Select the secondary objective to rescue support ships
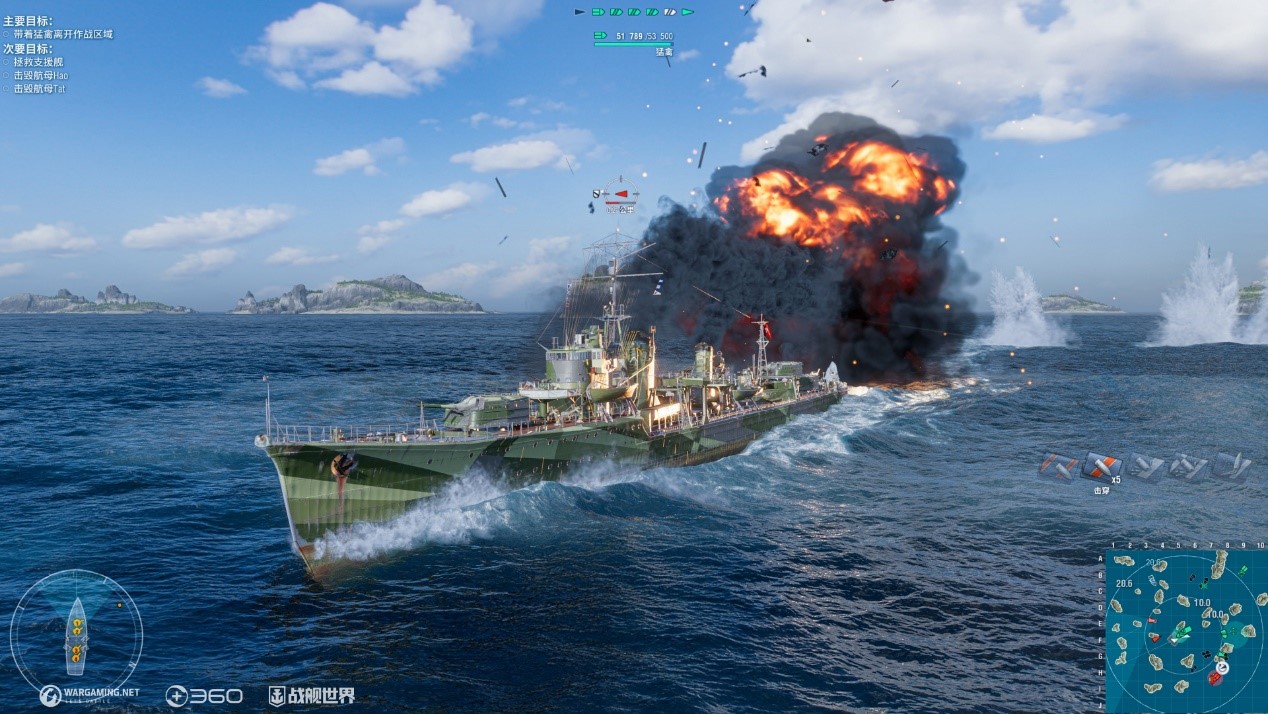Viewport: 1268px width, 714px height. [39, 62]
